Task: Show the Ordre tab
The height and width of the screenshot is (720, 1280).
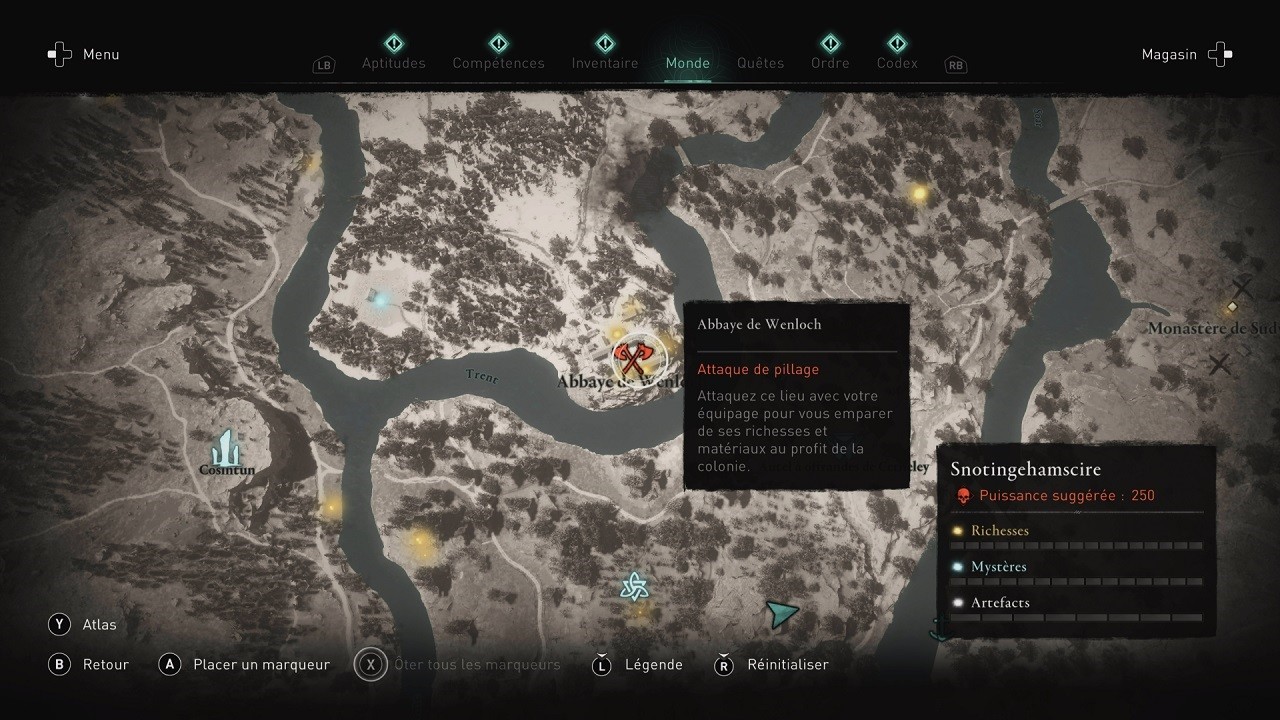Action: 830,62
